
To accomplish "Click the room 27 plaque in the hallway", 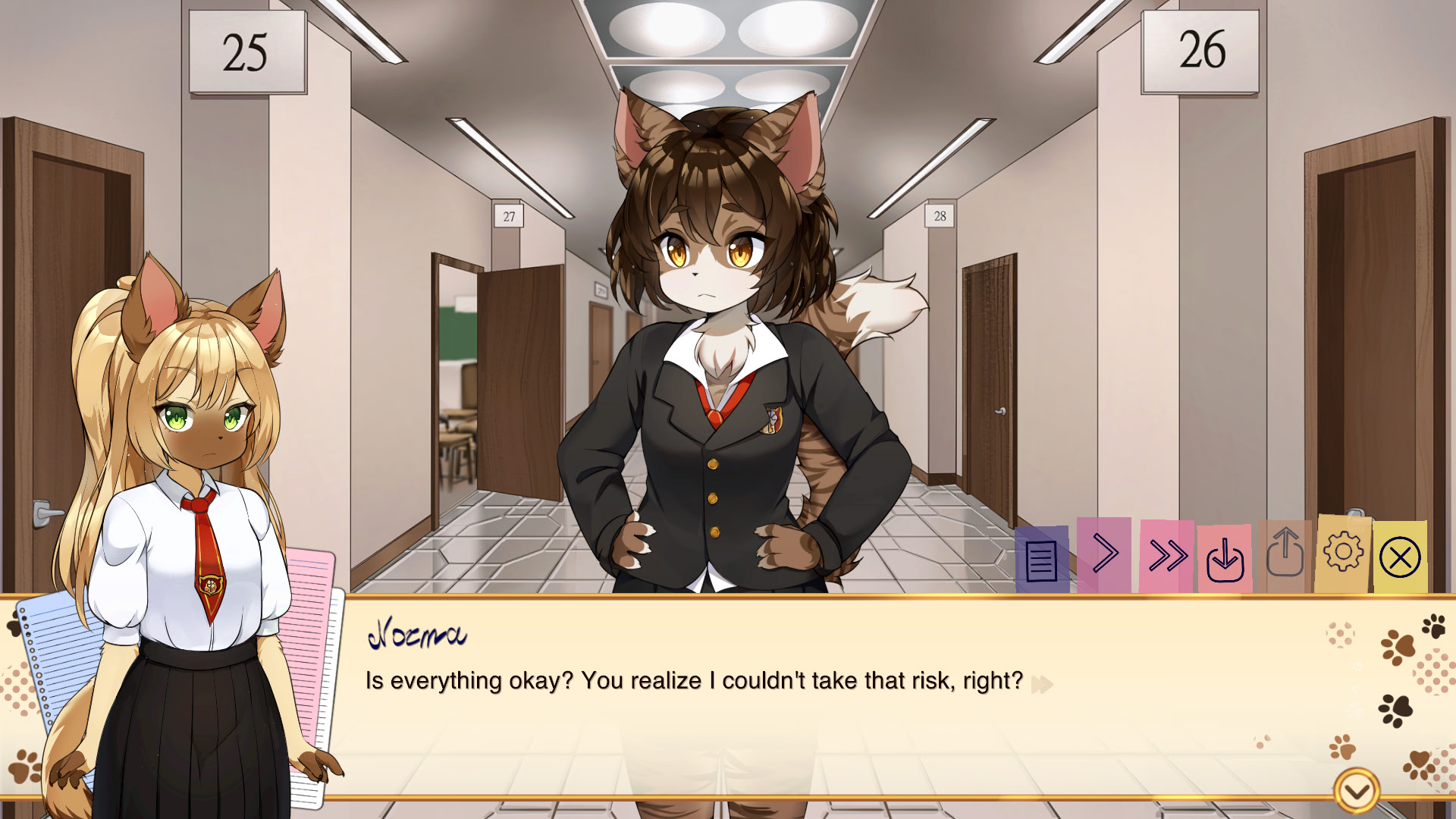I will (507, 215).
